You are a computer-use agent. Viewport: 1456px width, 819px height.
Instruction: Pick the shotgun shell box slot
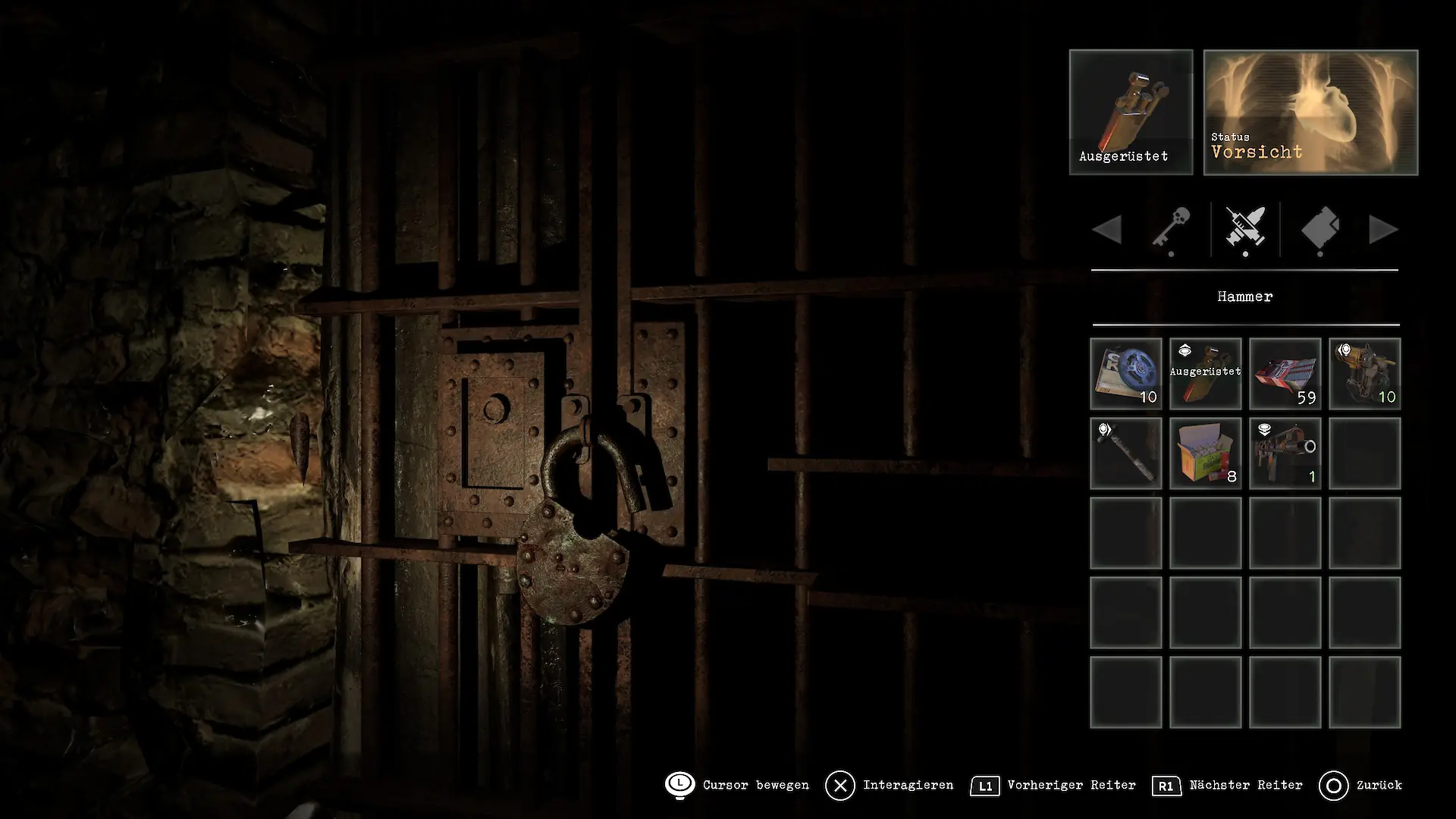[1206, 453]
